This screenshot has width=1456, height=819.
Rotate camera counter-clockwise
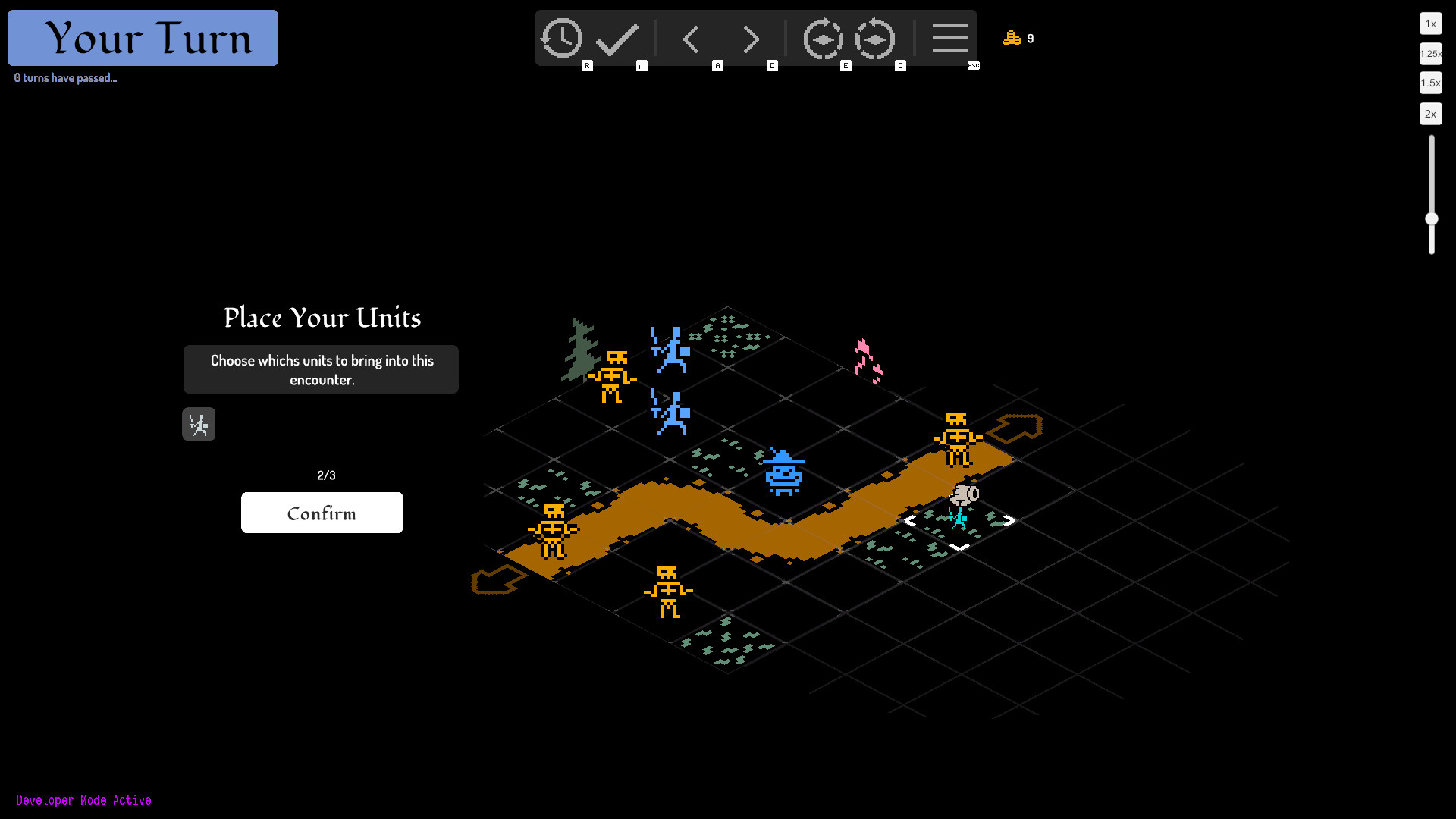[x=875, y=39]
